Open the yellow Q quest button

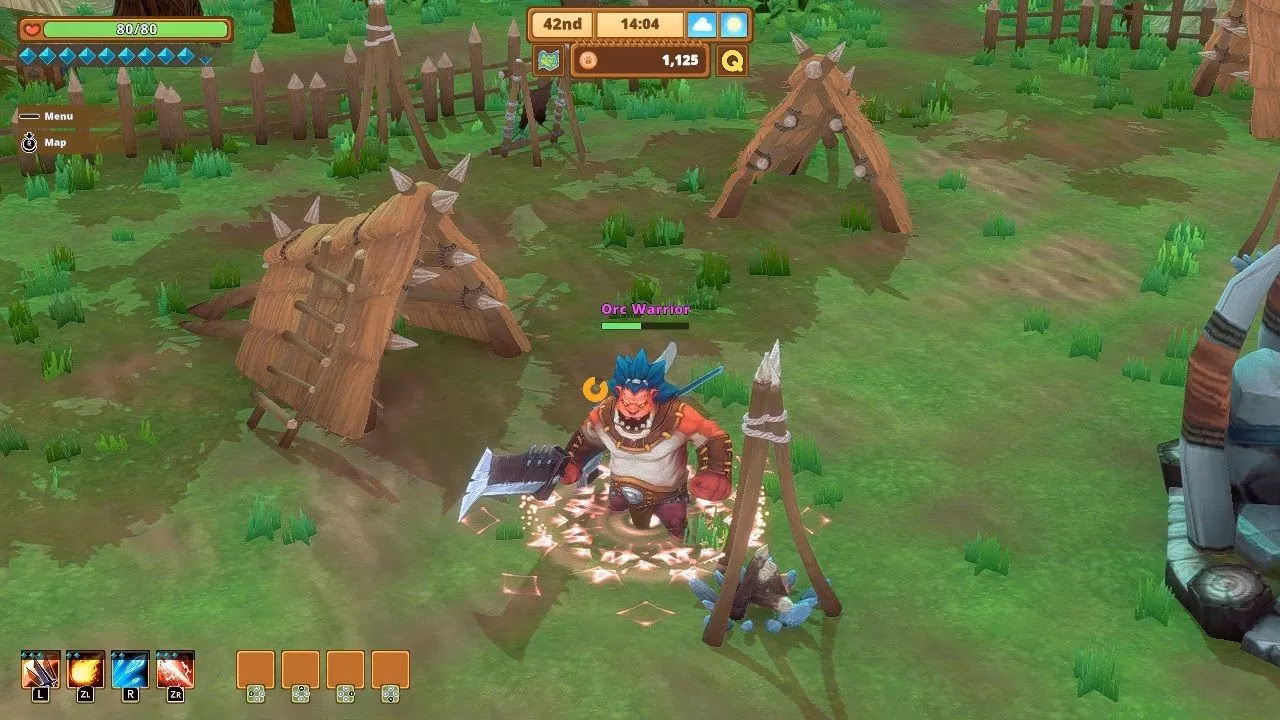(x=732, y=60)
